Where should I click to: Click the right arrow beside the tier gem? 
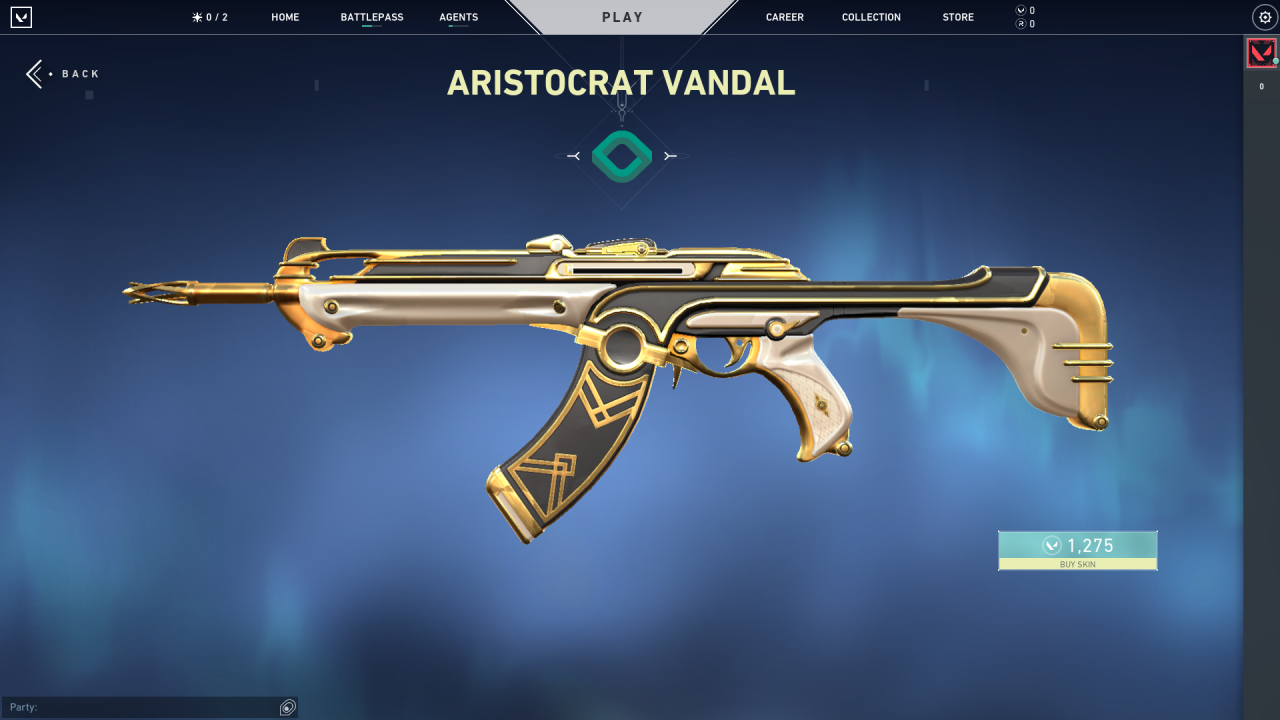pyautogui.click(x=671, y=156)
